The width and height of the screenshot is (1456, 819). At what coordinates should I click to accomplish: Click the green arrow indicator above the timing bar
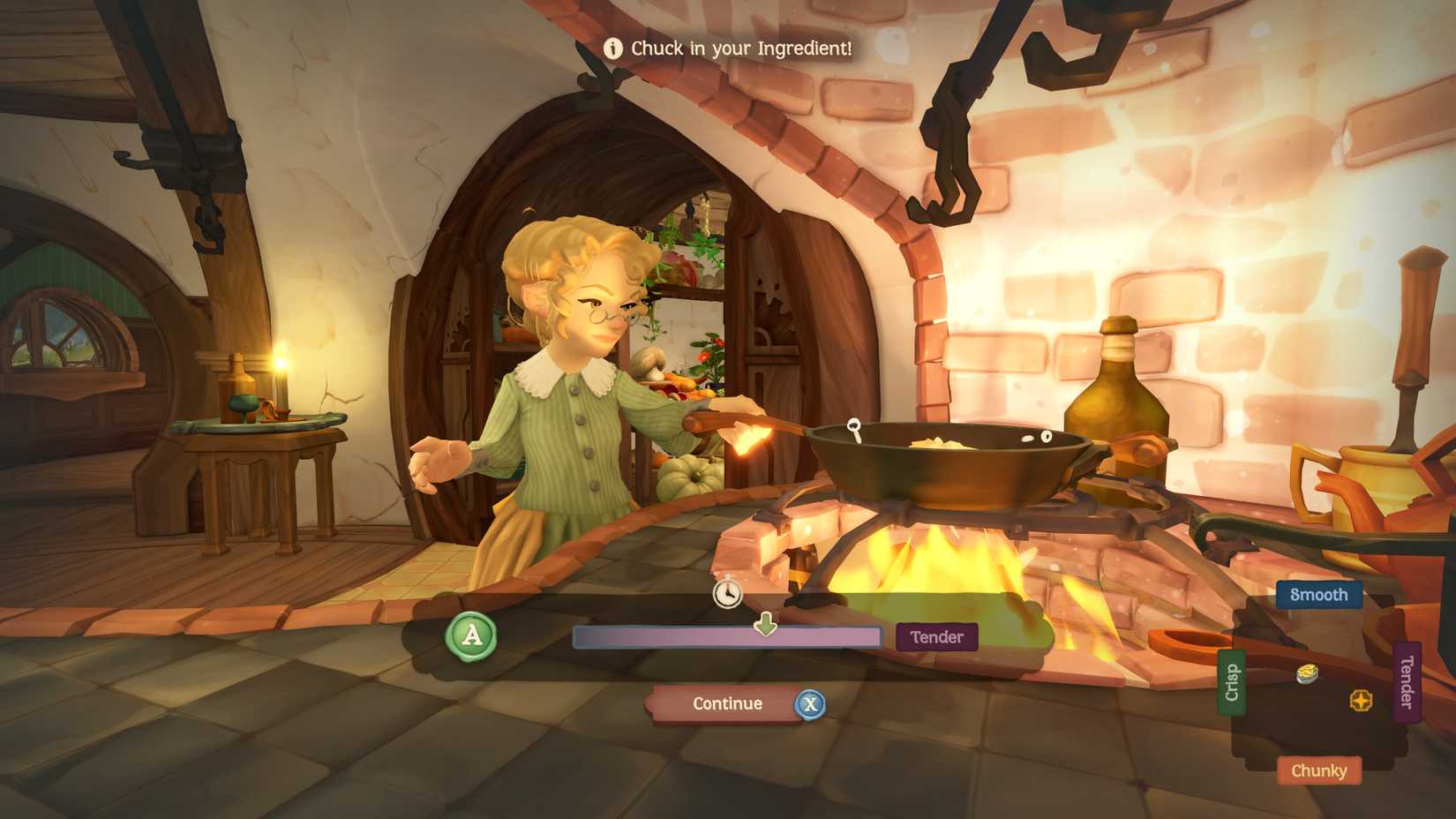pyautogui.click(x=764, y=622)
